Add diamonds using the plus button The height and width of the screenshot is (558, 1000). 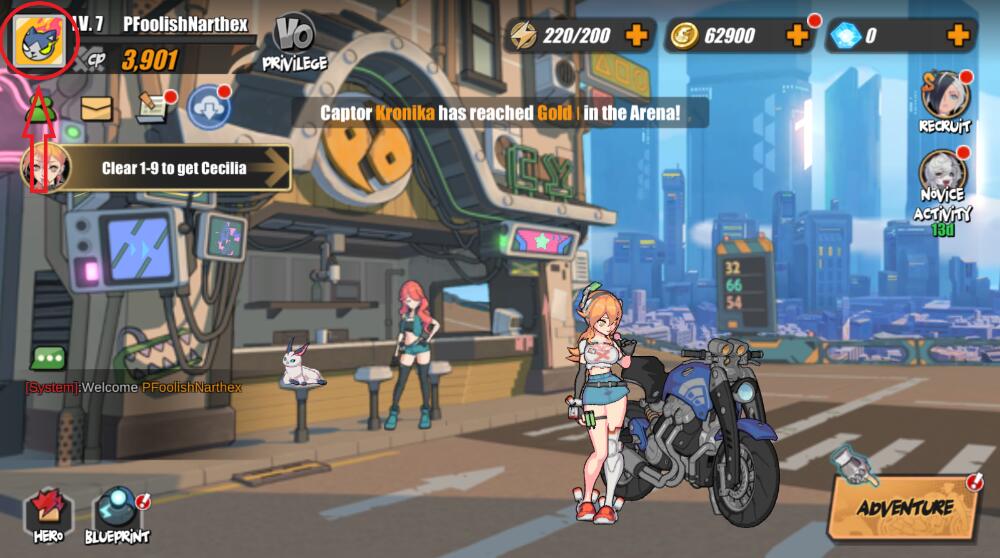pyautogui.click(x=958, y=36)
